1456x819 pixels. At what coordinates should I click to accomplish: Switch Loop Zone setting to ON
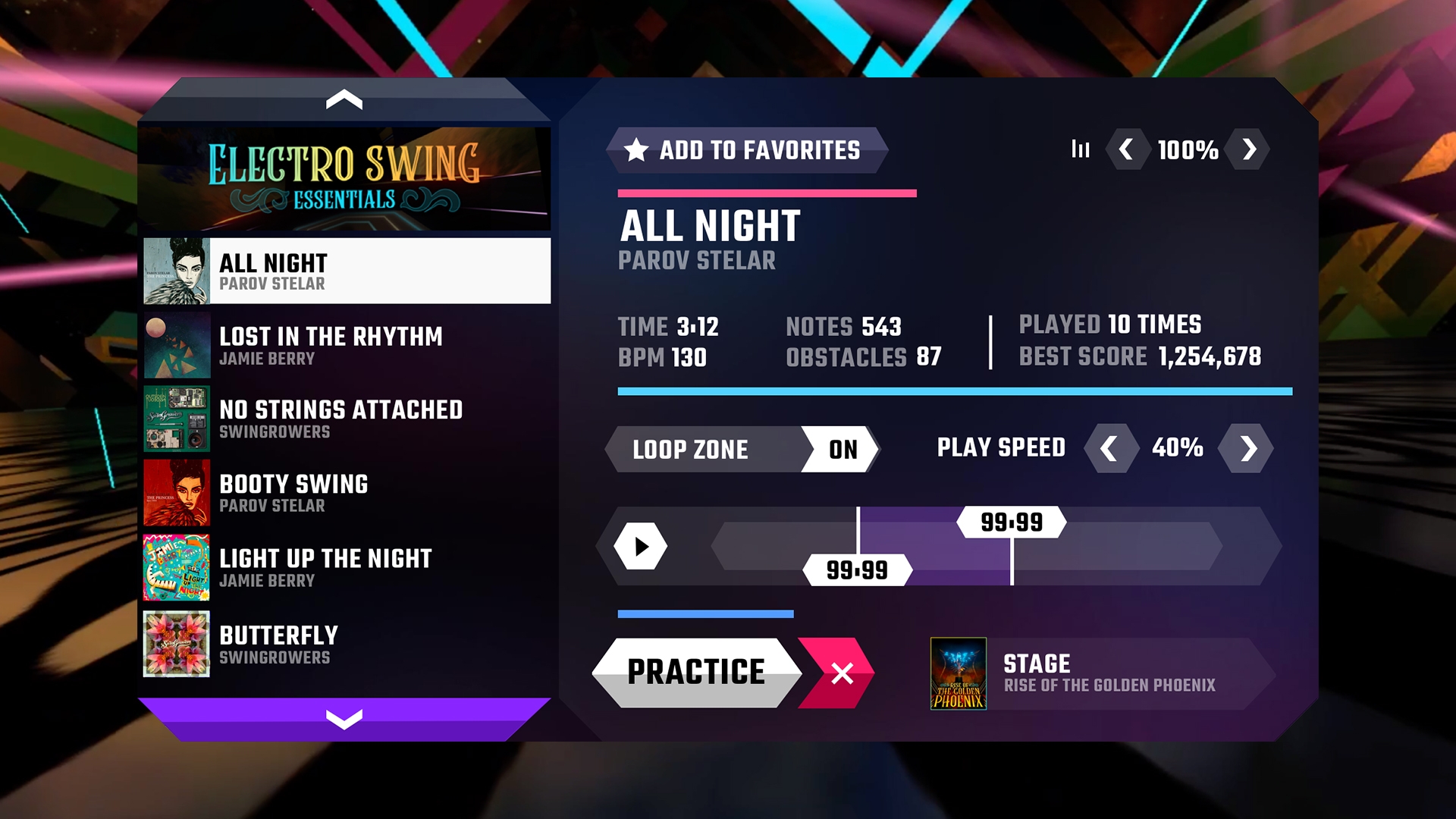coord(842,450)
